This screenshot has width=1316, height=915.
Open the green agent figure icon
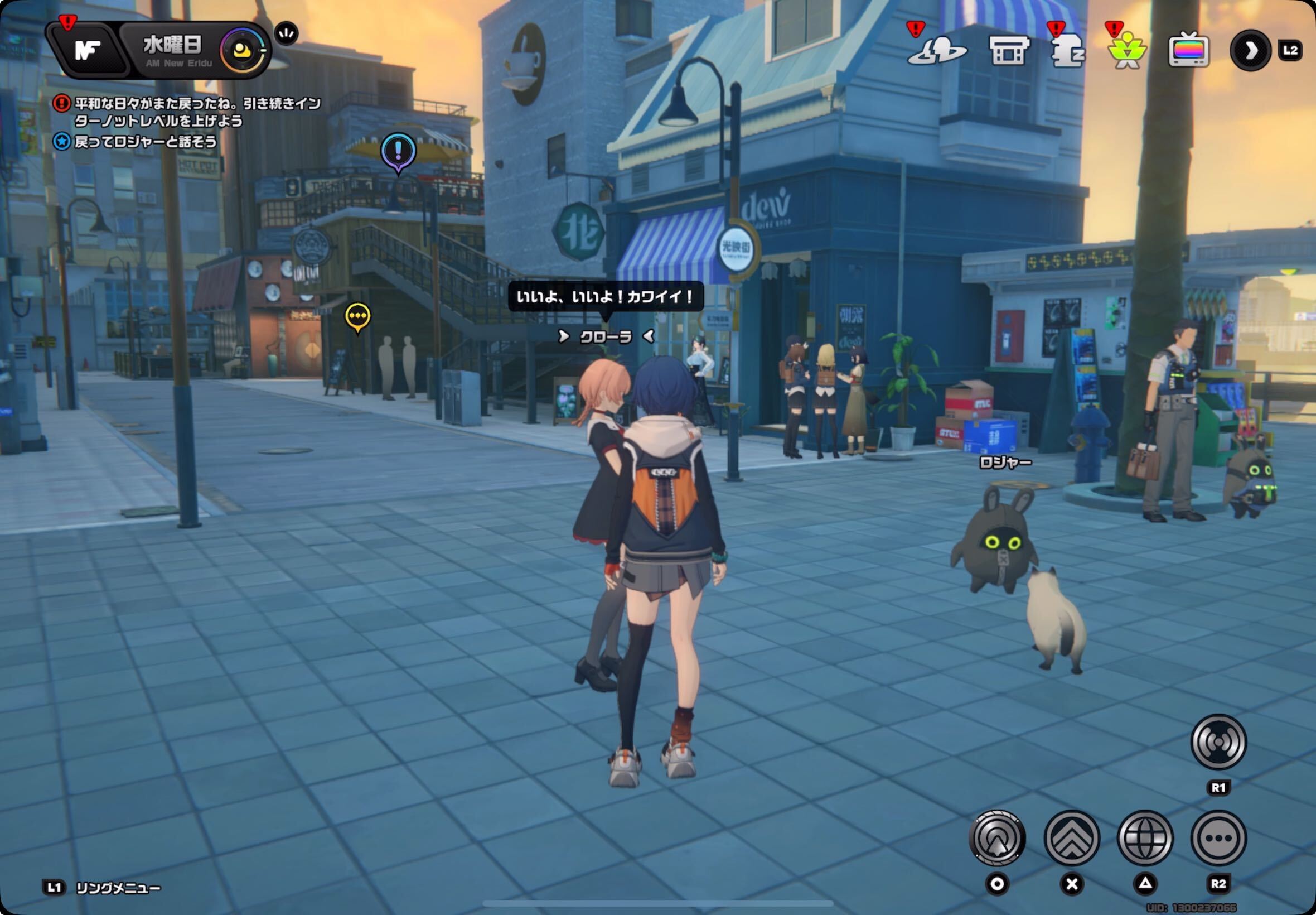click(x=1127, y=51)
